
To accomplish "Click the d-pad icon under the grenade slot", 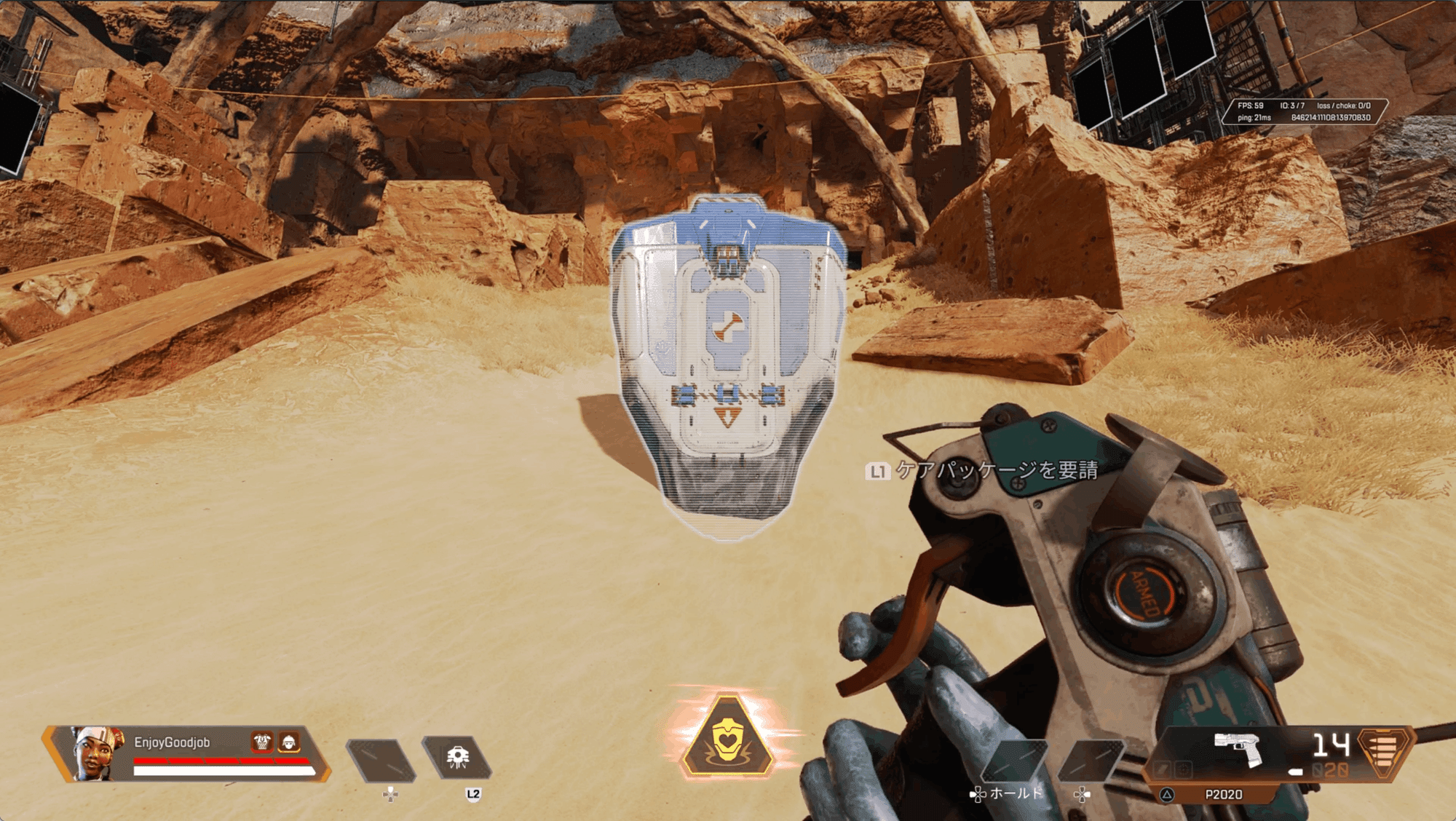I will tap(390, 795).
